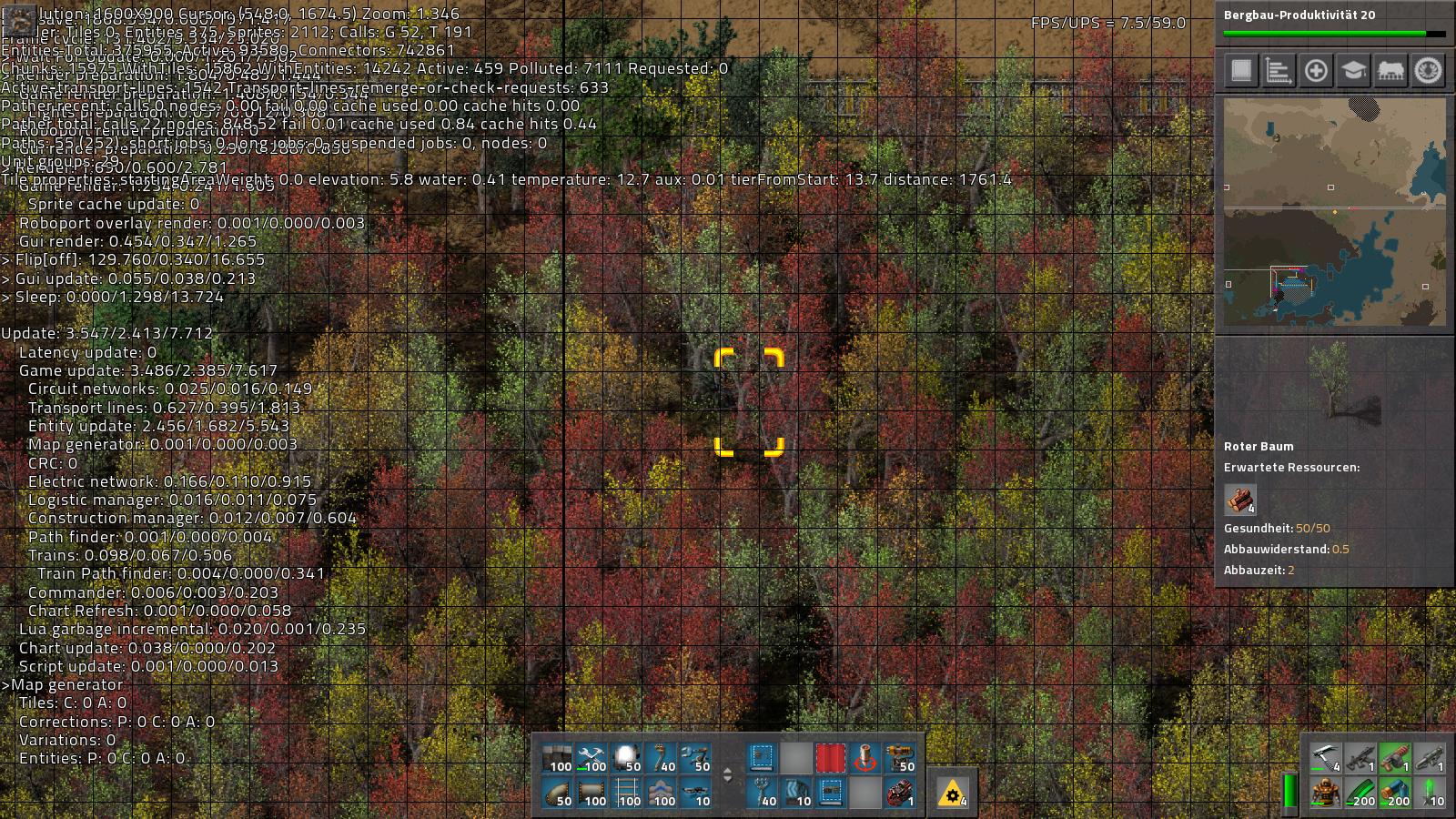Open the achievements wreath button
1456x819 pixels.
1428,70
